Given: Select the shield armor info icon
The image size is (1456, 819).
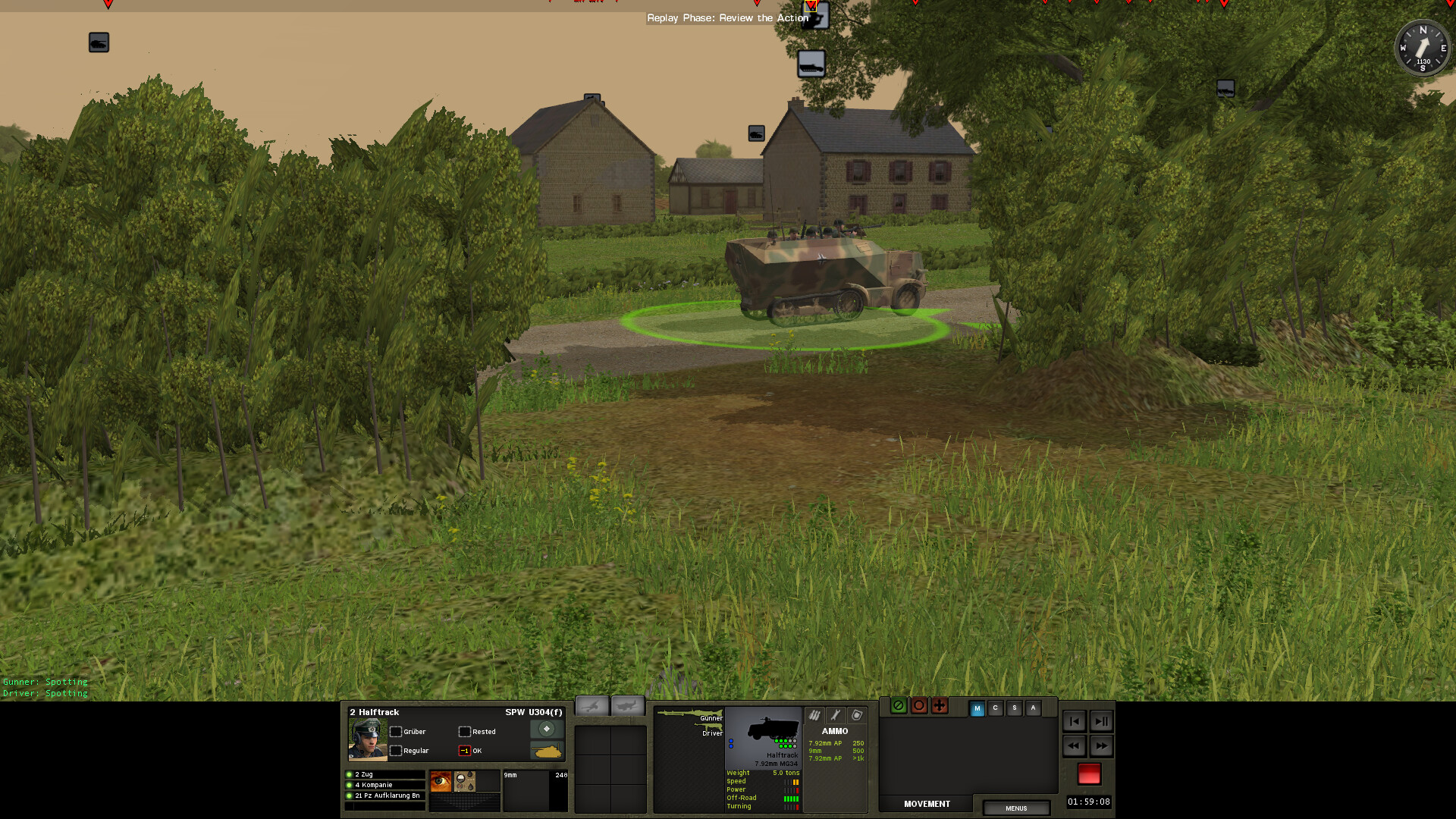Looking at the screenshot, I should click(855, 715).
